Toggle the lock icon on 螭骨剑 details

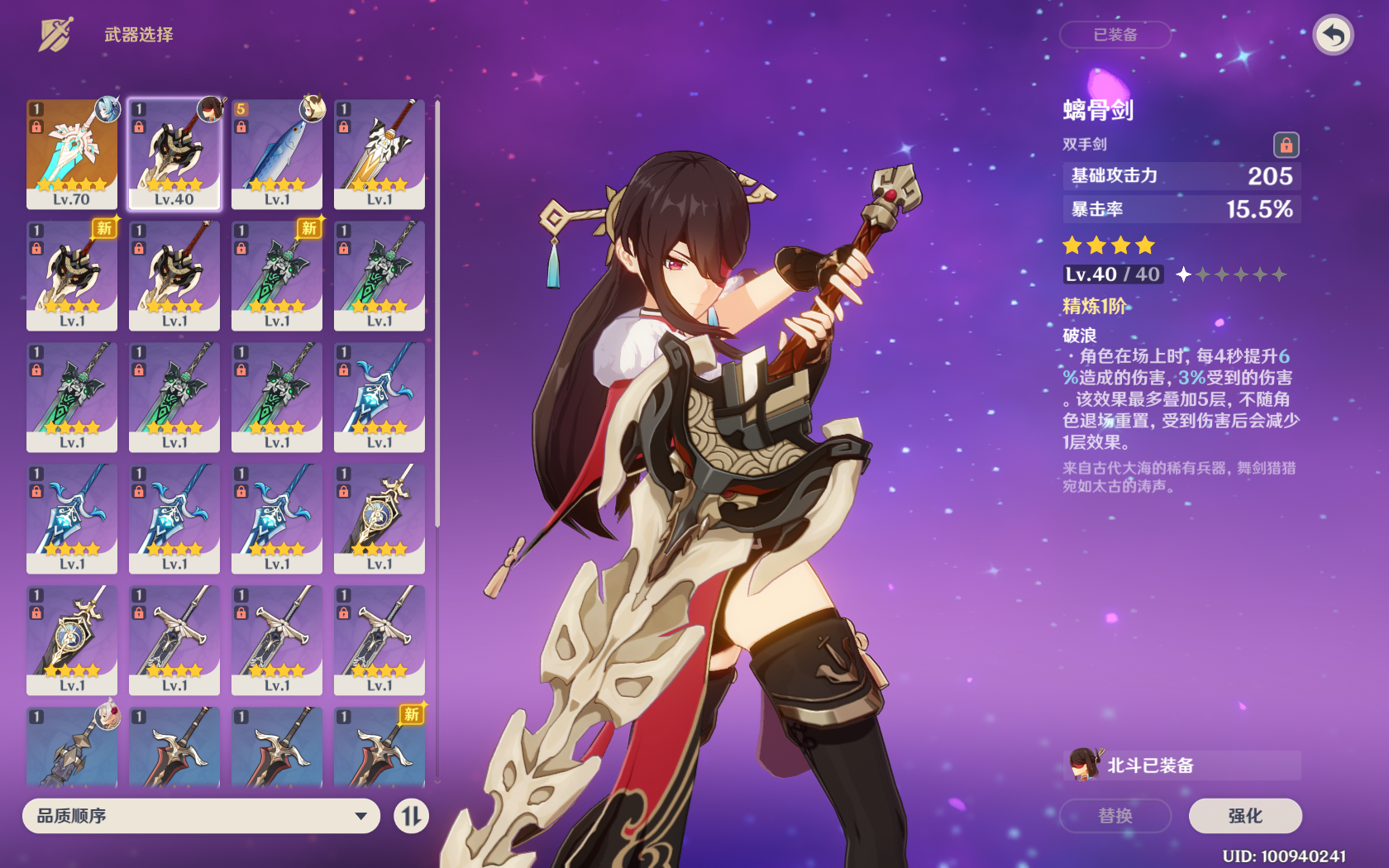tap(1286, 145)
